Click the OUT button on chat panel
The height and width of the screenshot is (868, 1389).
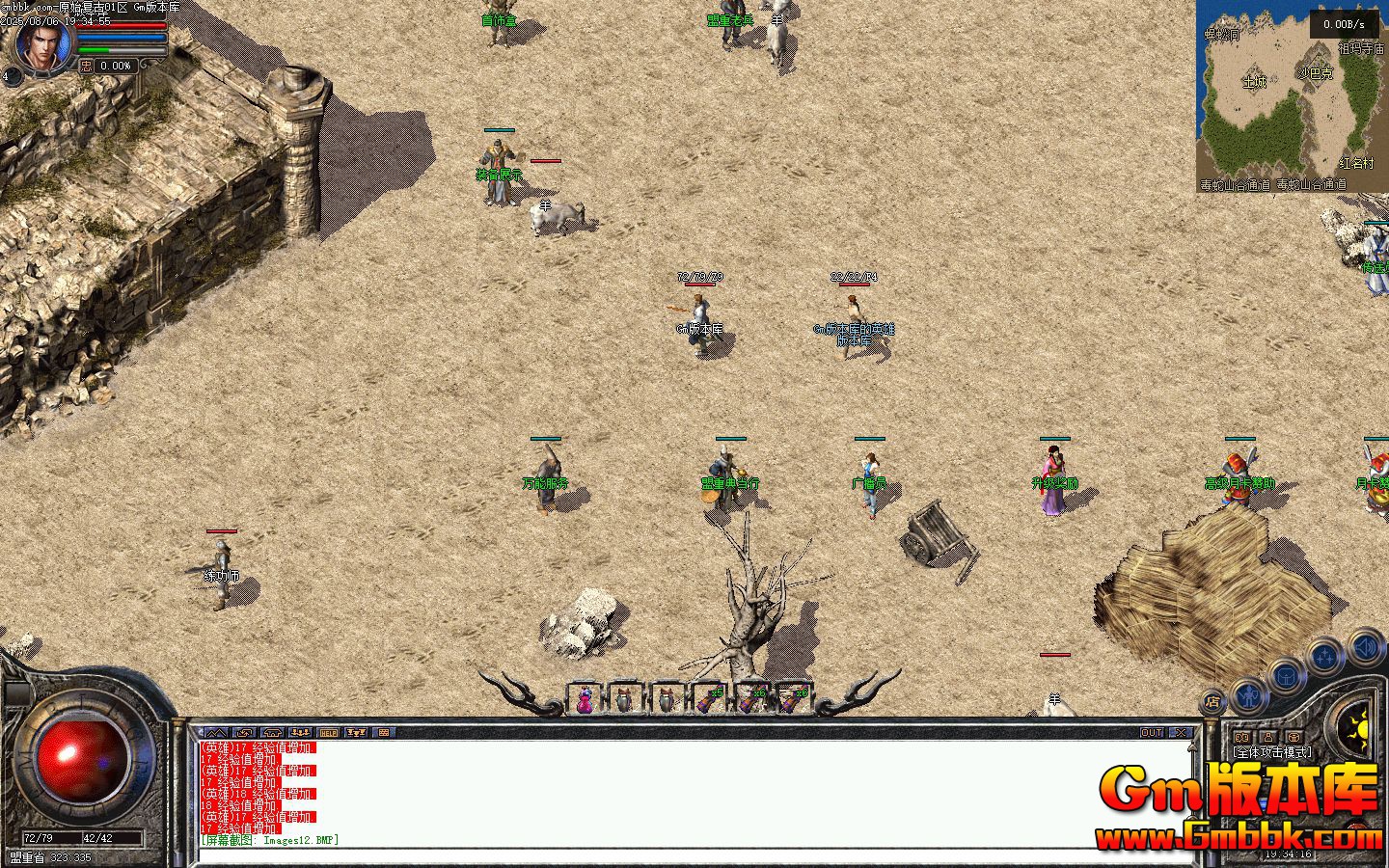[1152, 733]
